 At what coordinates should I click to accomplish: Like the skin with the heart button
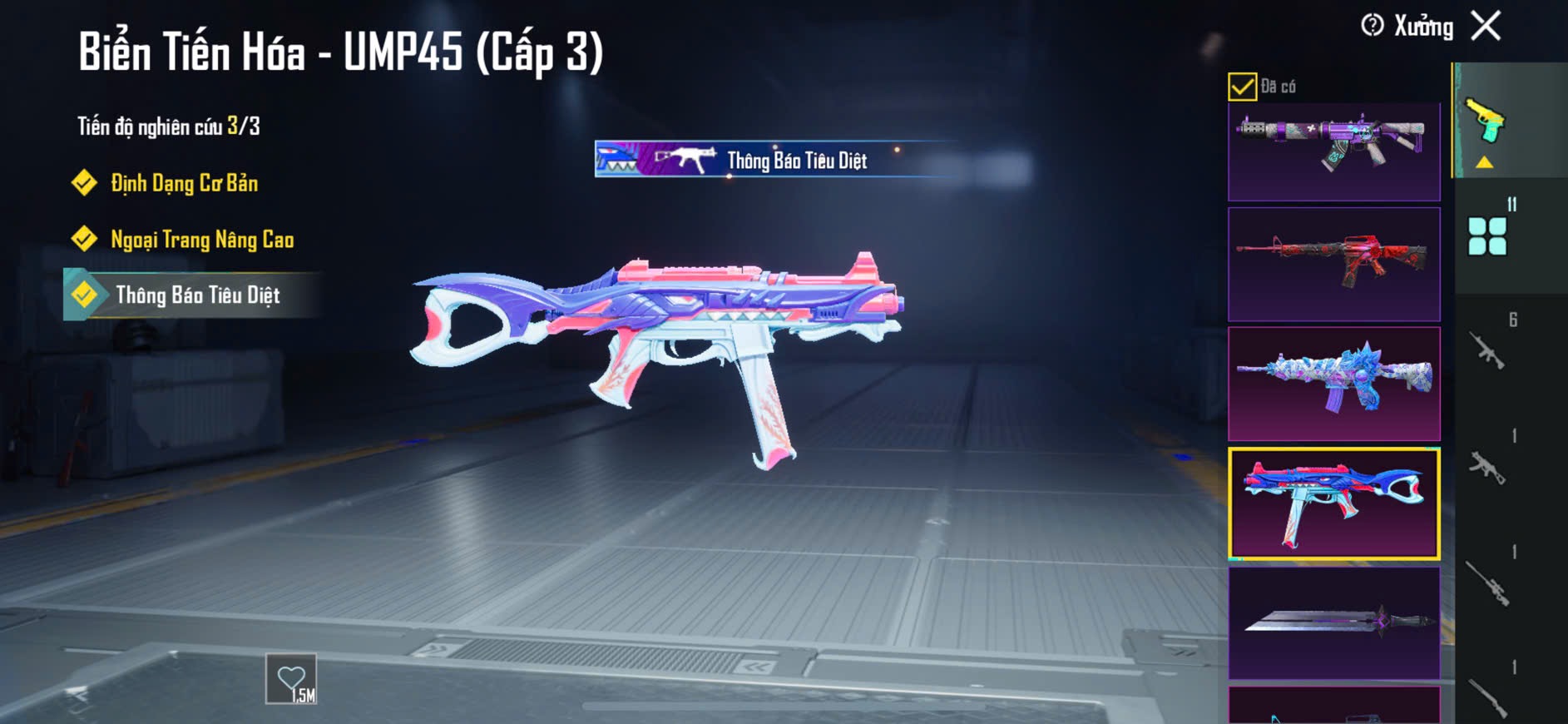click(291, 679)
